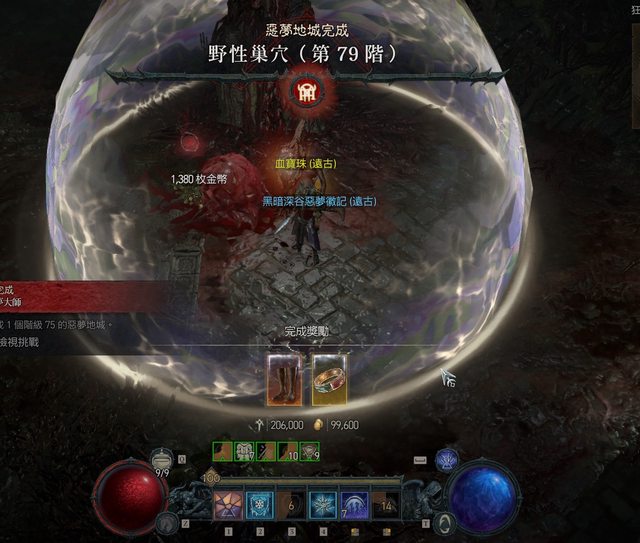Click the blue-white icon above the mana orb

pyautogui.click(x=446, y=459)
